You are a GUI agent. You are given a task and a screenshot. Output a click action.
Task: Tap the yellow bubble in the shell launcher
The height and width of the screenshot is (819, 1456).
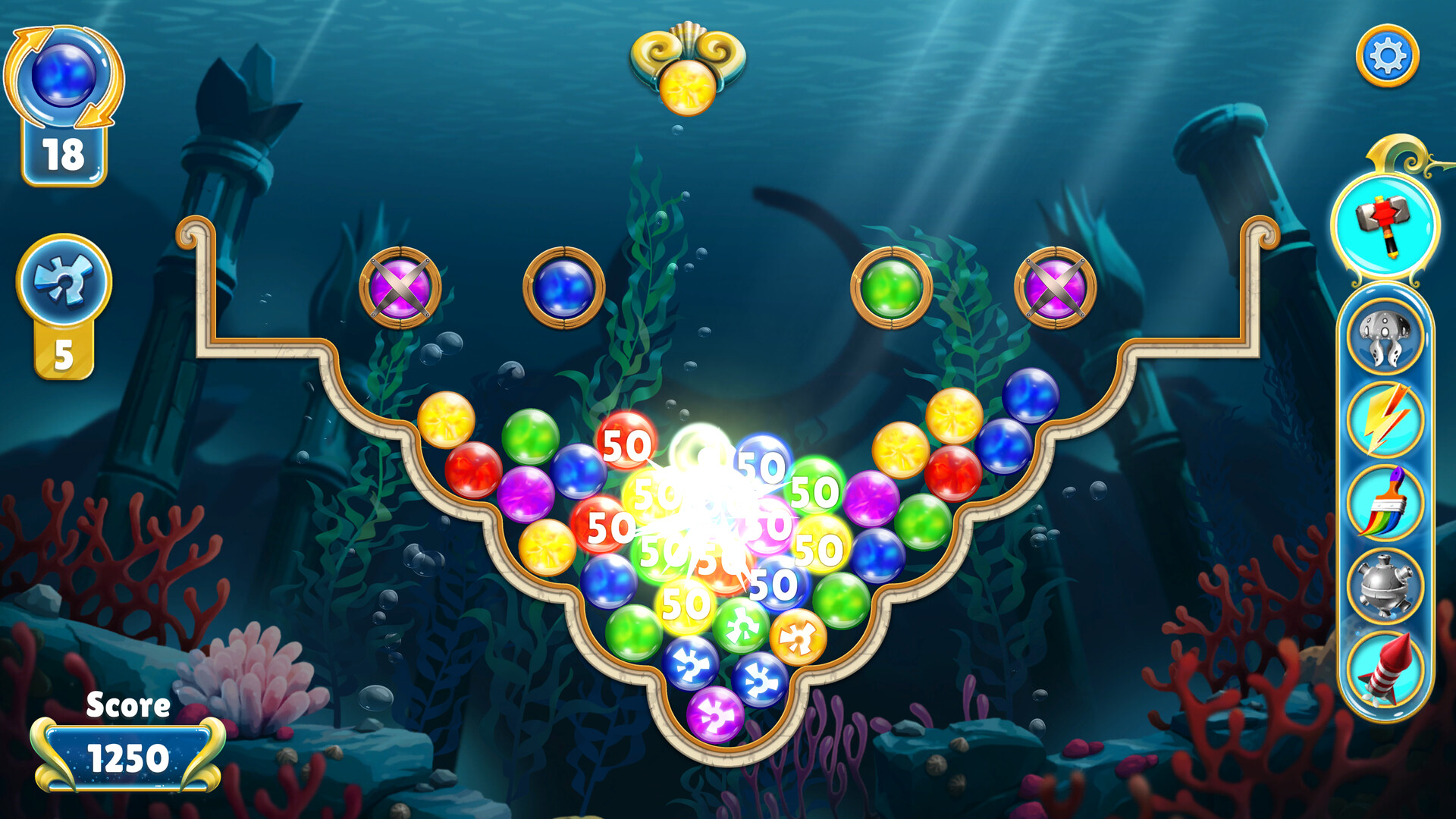tap(686, 89)
